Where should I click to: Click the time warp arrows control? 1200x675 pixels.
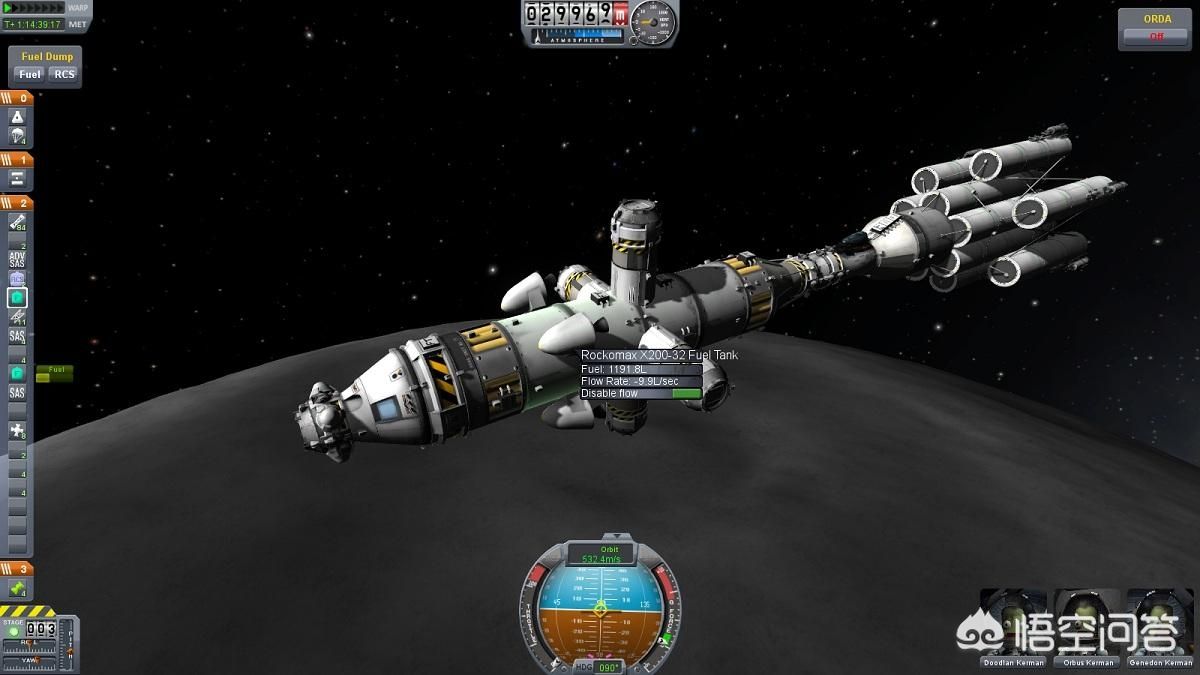pos(35,8)
